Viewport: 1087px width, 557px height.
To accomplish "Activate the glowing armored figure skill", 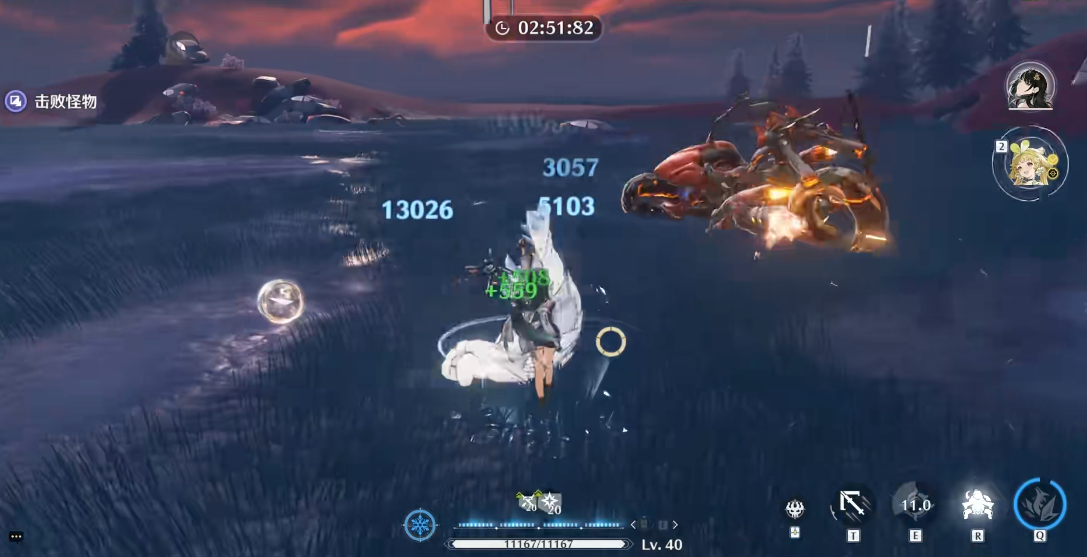I will click(x=976, y=506).
